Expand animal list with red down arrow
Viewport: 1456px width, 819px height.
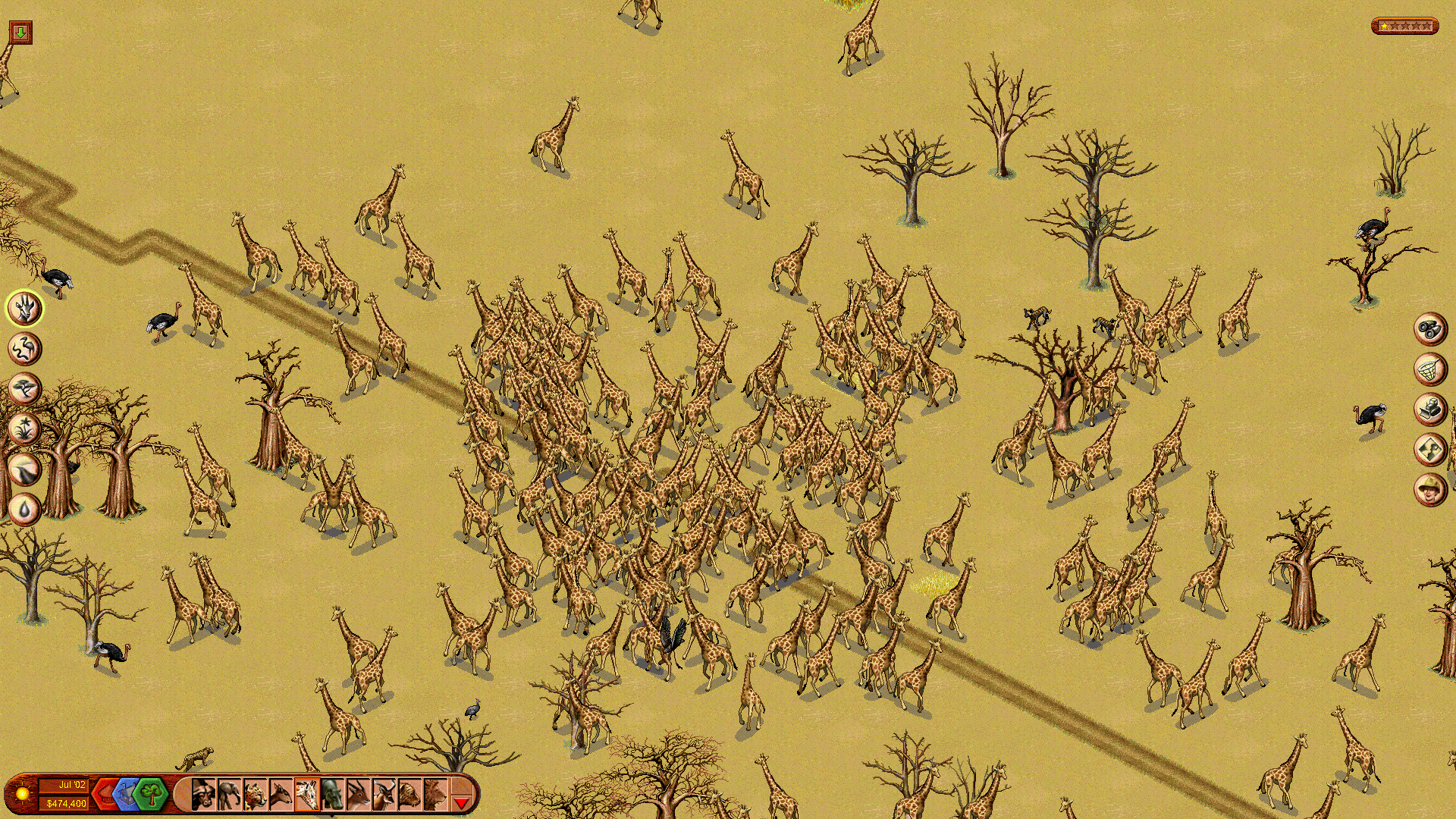pyautogui.click(x=461, y=801)
